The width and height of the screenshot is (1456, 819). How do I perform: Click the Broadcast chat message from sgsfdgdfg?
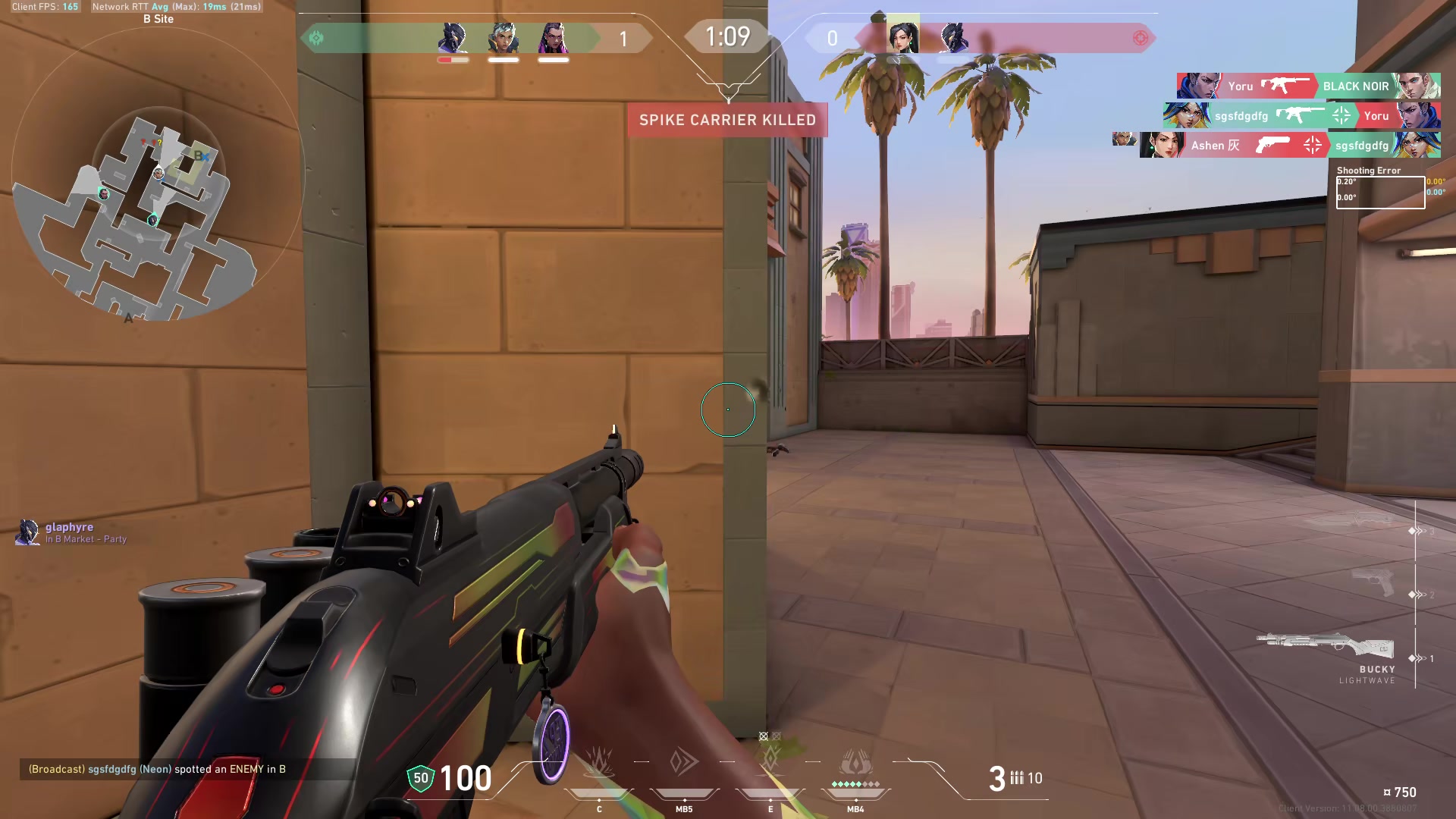157,769
